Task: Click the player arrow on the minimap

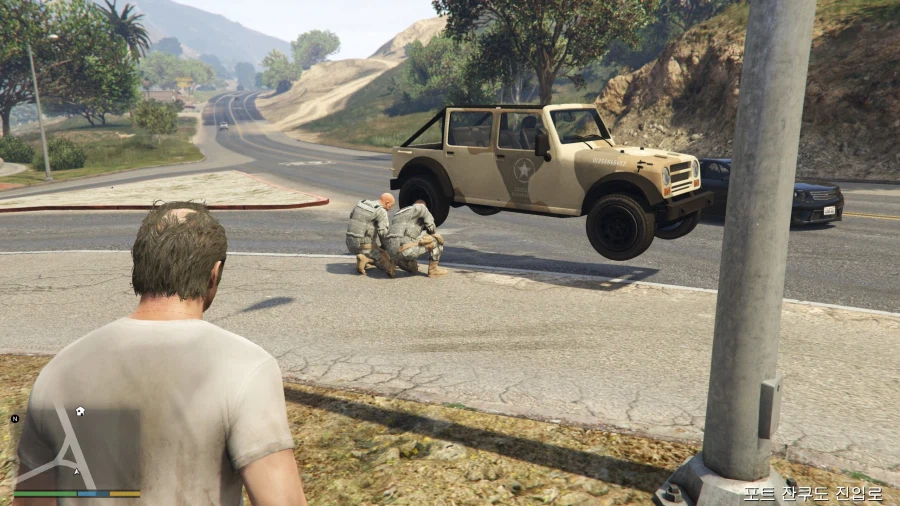Action: 77,470
